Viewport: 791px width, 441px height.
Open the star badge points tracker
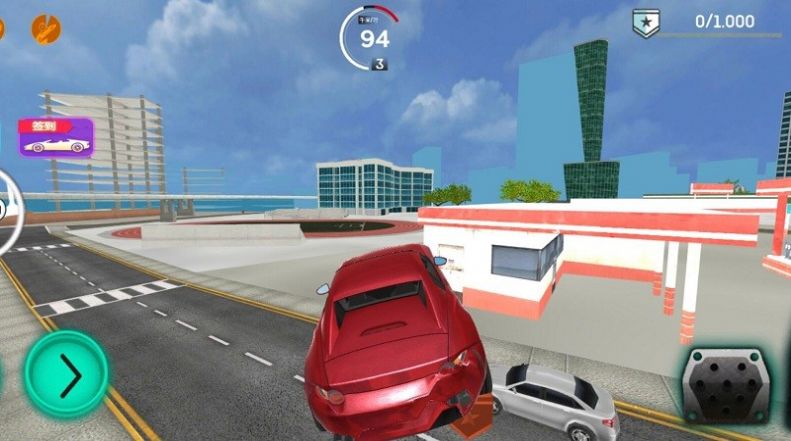(646, 22)
